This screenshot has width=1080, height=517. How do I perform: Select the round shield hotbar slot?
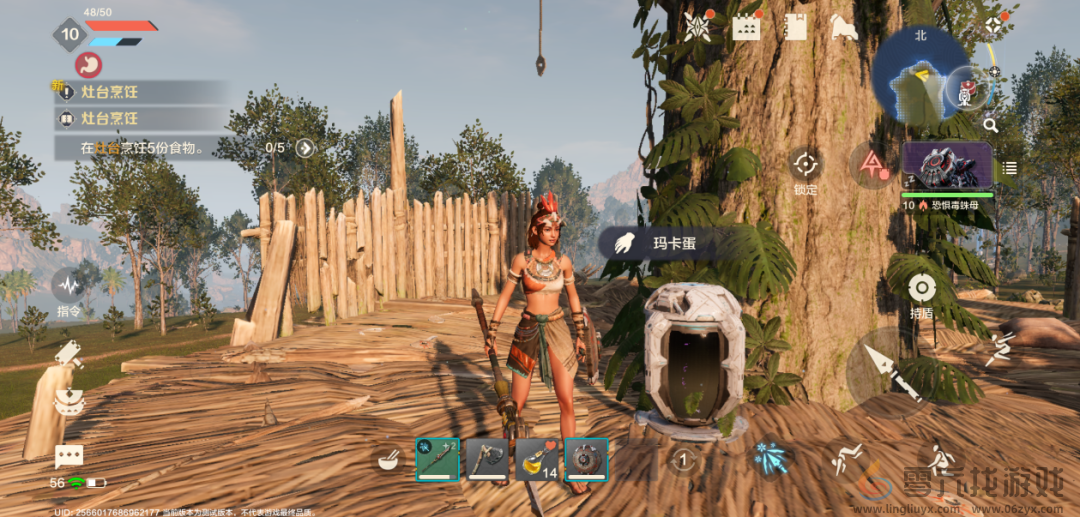pyautogui.click(x=586, y=459)
